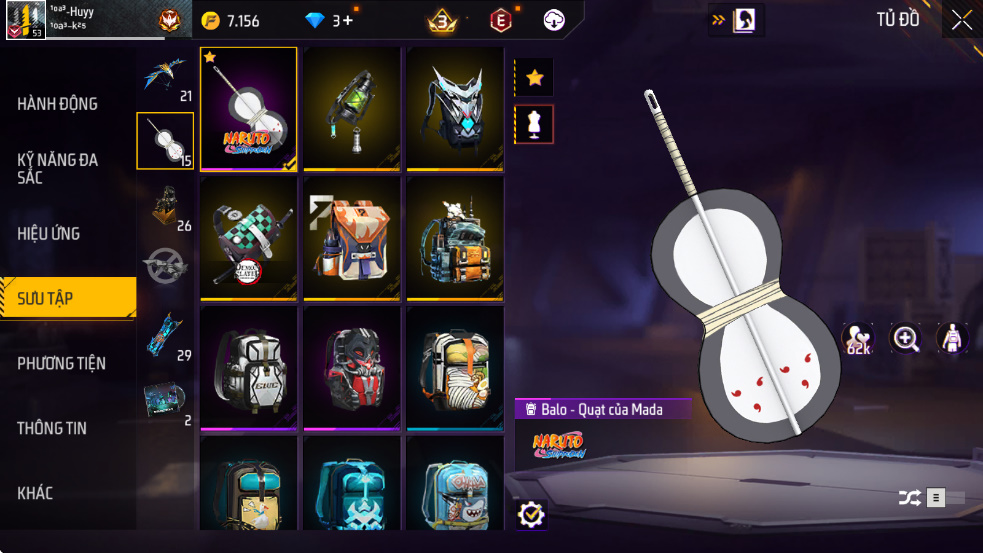Toggle the star favorites filter
The width and height of the screenshot is (983, 553).
(x=534, y=78)
